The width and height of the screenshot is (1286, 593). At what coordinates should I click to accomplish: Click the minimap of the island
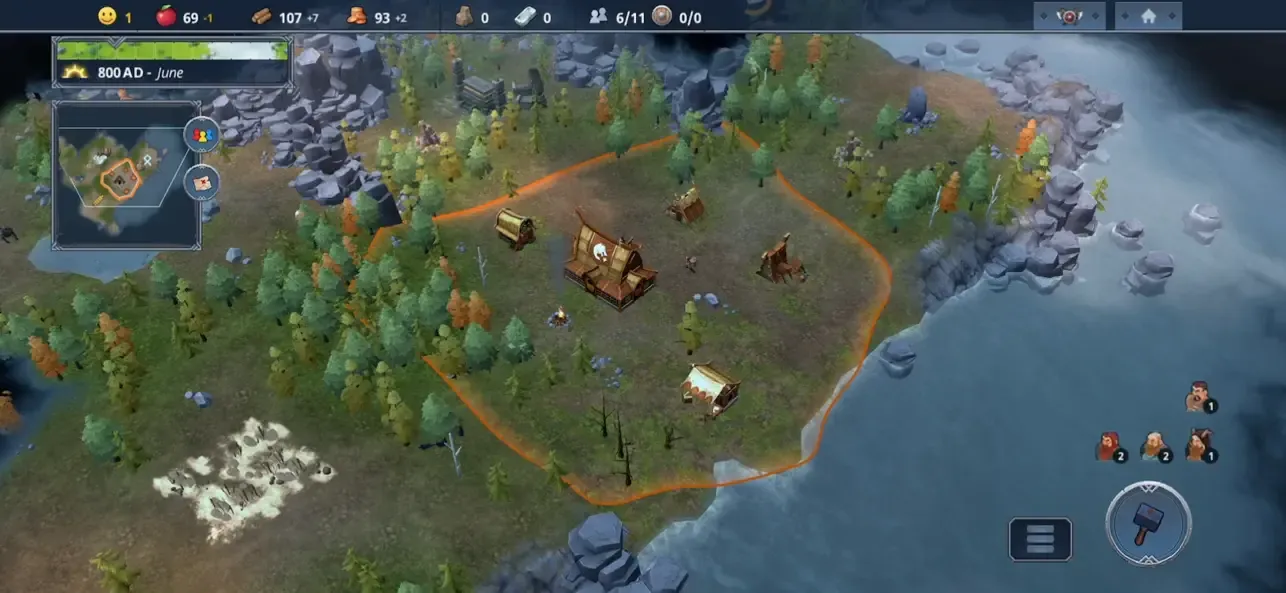coord(121,174)
